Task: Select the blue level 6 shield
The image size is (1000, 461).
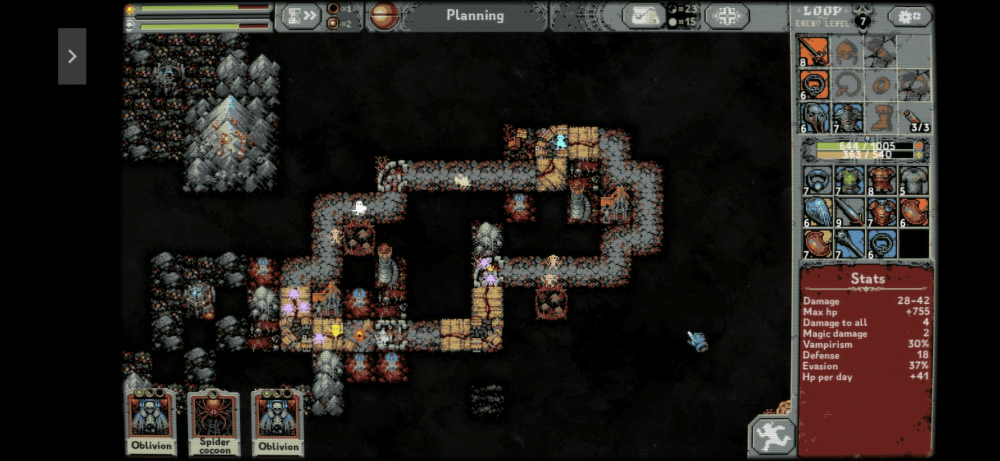Action: point(815,212)
